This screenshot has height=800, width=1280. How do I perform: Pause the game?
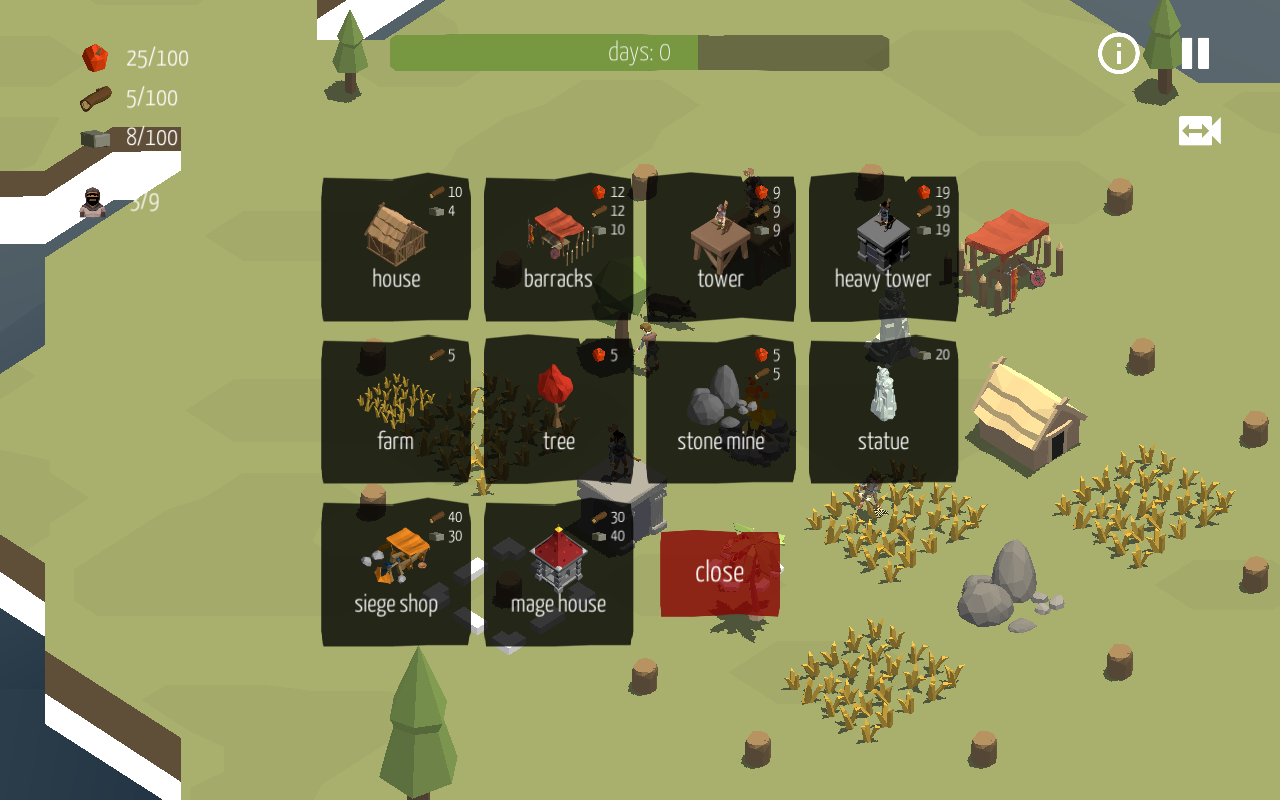[1195, 53]
